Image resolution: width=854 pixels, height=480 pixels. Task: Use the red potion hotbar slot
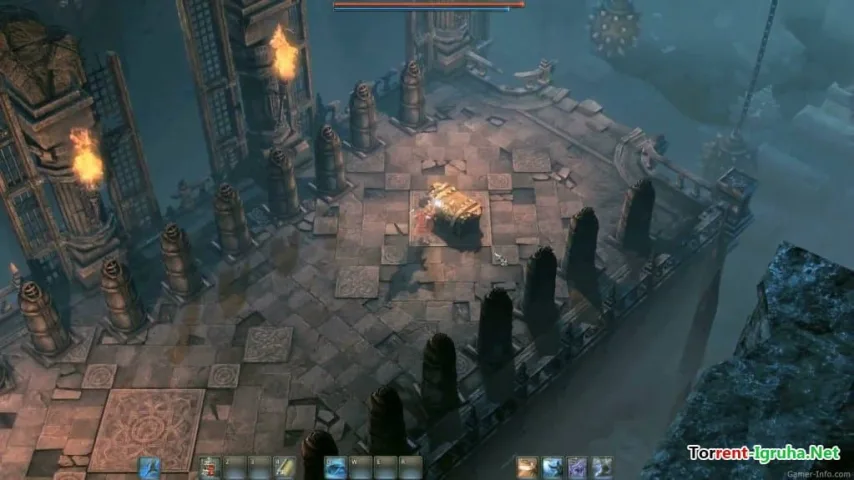point(209,467)
